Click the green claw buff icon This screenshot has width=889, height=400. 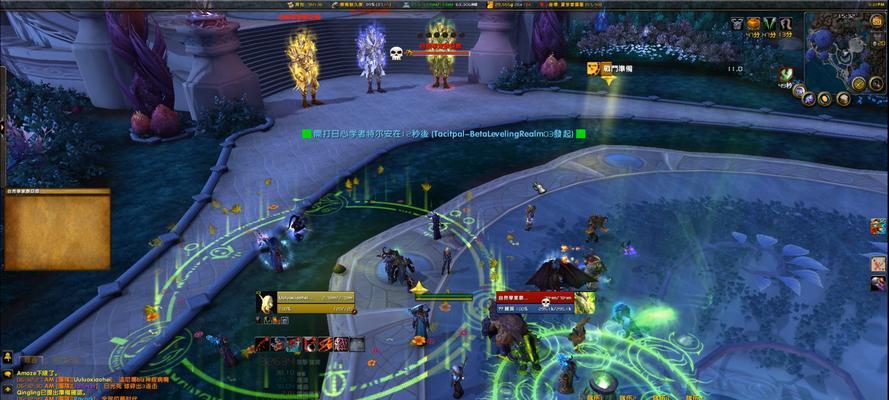(769, 23)
